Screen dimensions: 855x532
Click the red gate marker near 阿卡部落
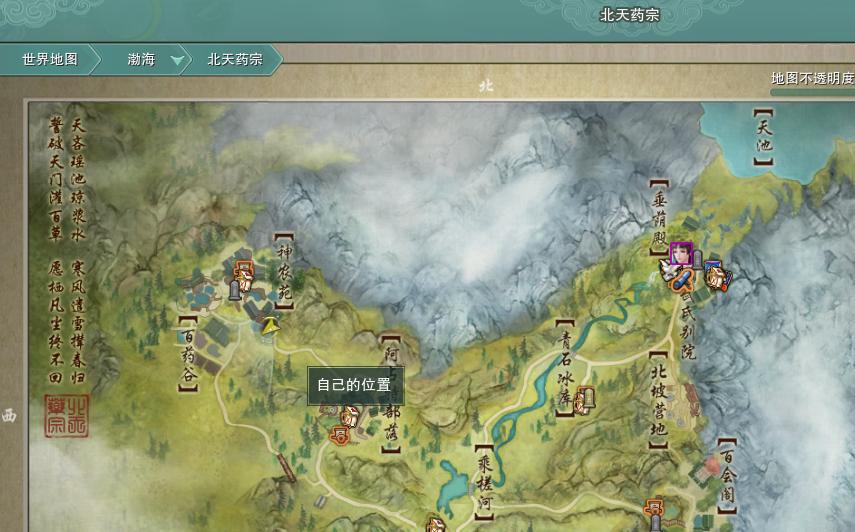click(341, 435)
